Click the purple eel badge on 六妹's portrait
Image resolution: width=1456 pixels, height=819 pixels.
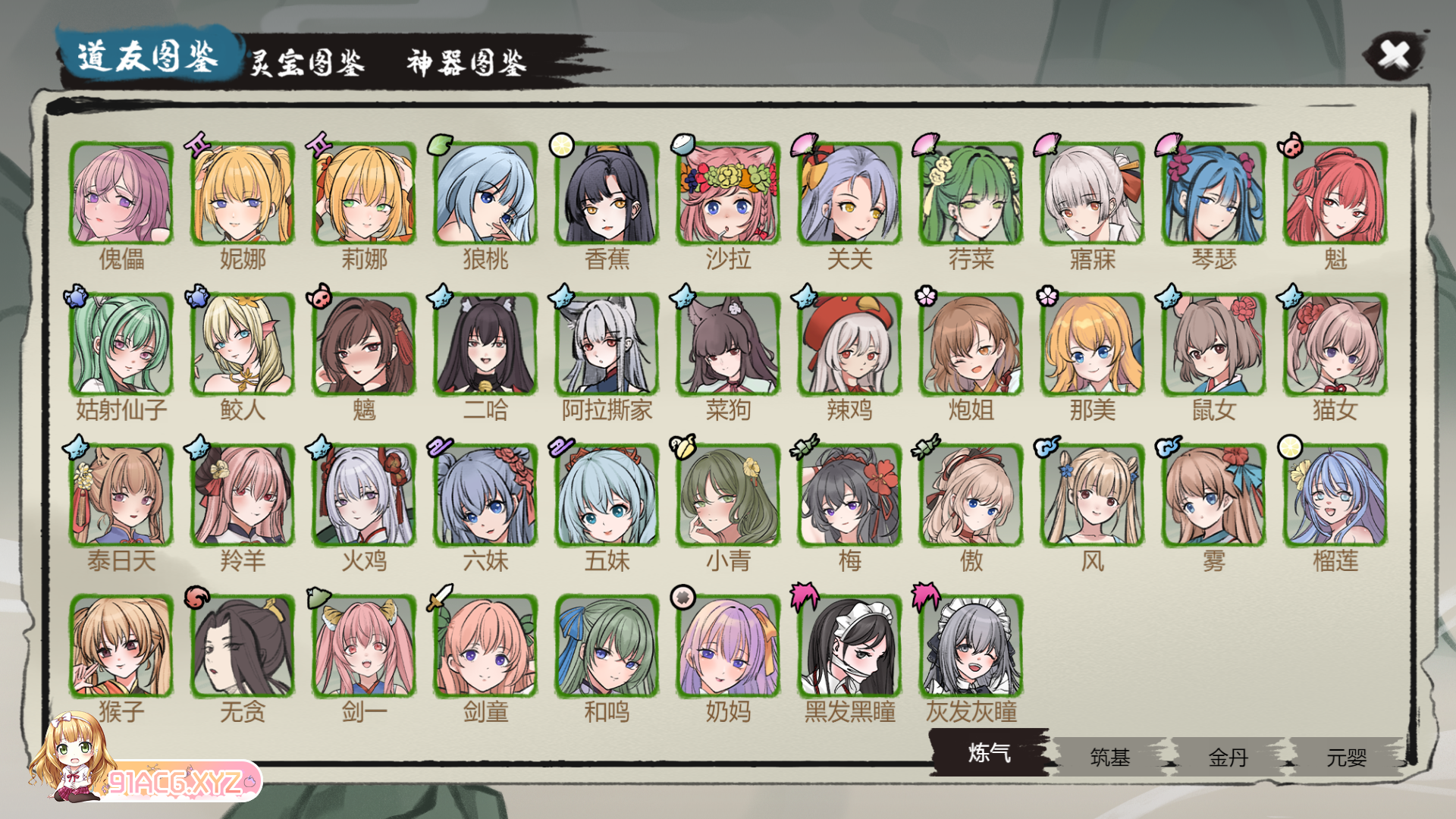click(440, 447)
